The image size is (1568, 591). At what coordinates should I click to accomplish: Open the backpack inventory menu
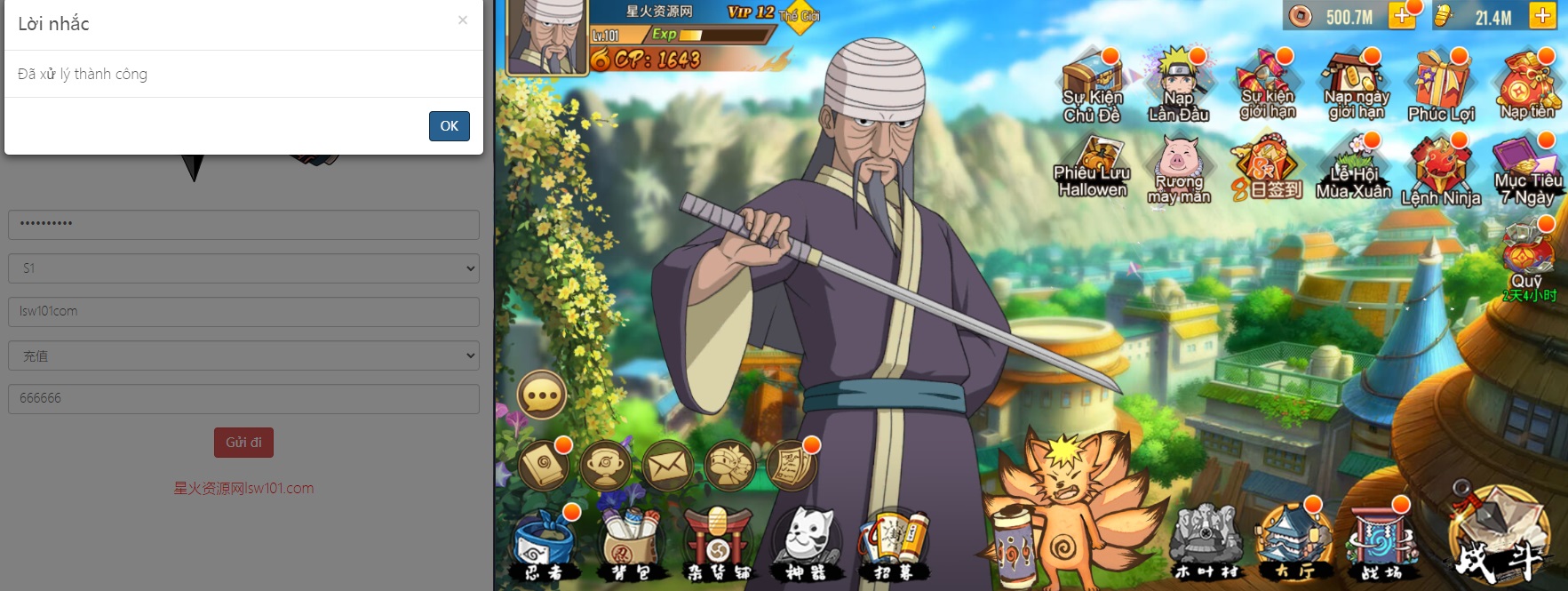click(630, 544)
